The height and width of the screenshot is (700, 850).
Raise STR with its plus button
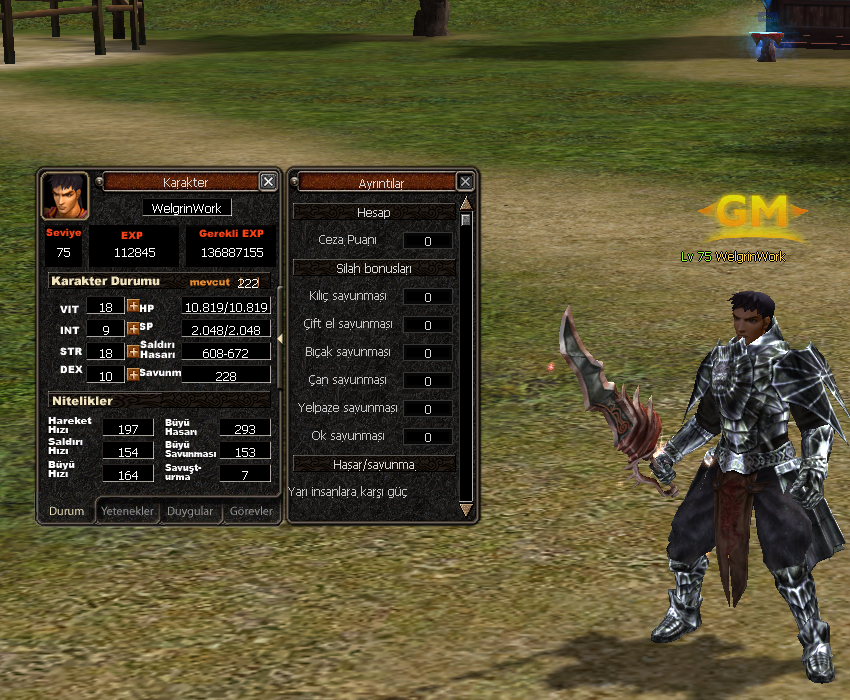(133, 351)
